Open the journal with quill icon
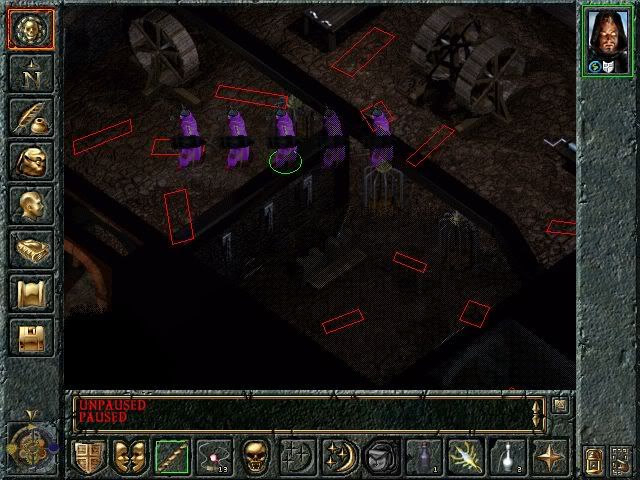This screenshot has width=640, height=480. tap(31, 117)
